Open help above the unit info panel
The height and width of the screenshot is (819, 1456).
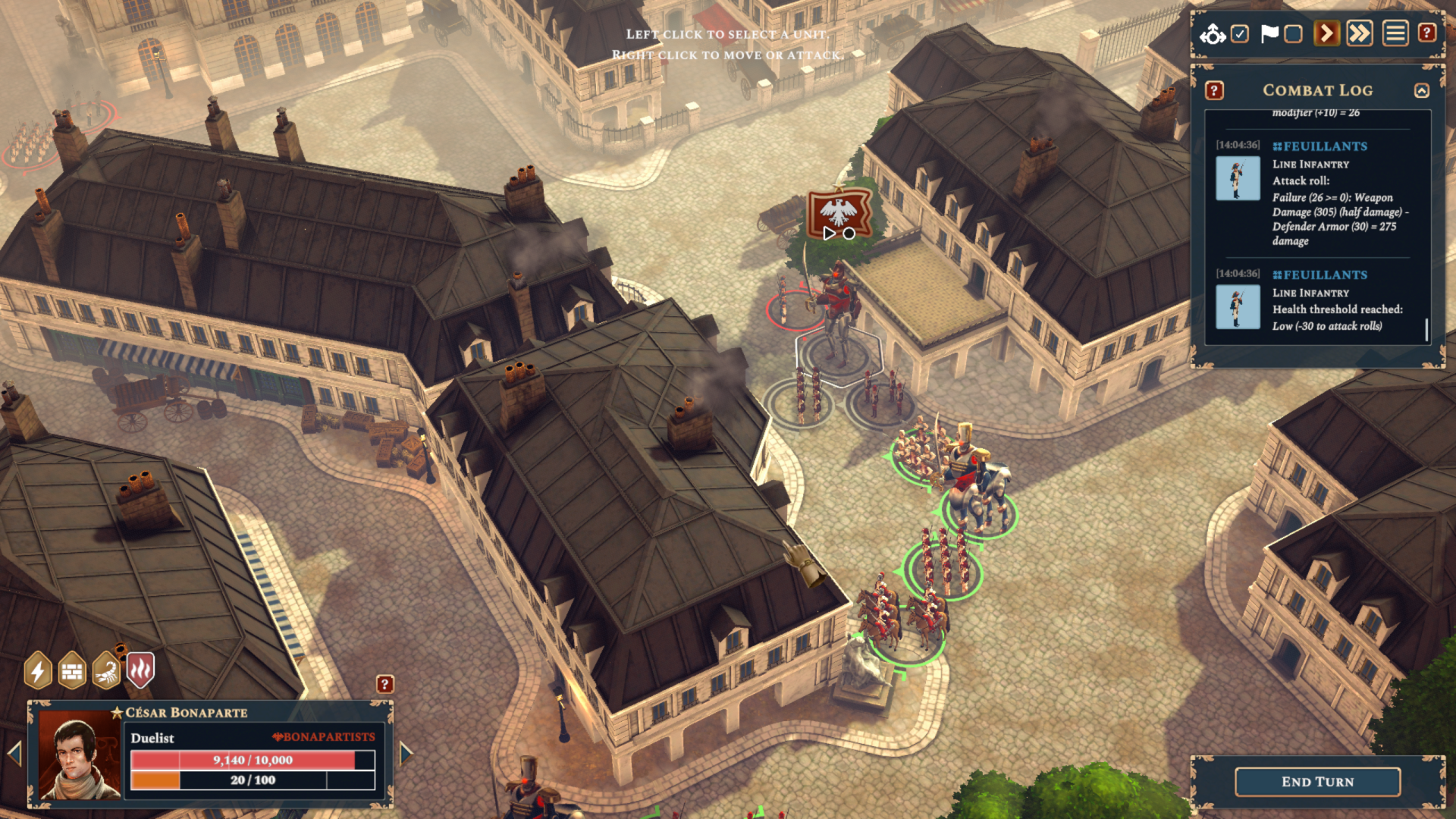coord(385,685)
